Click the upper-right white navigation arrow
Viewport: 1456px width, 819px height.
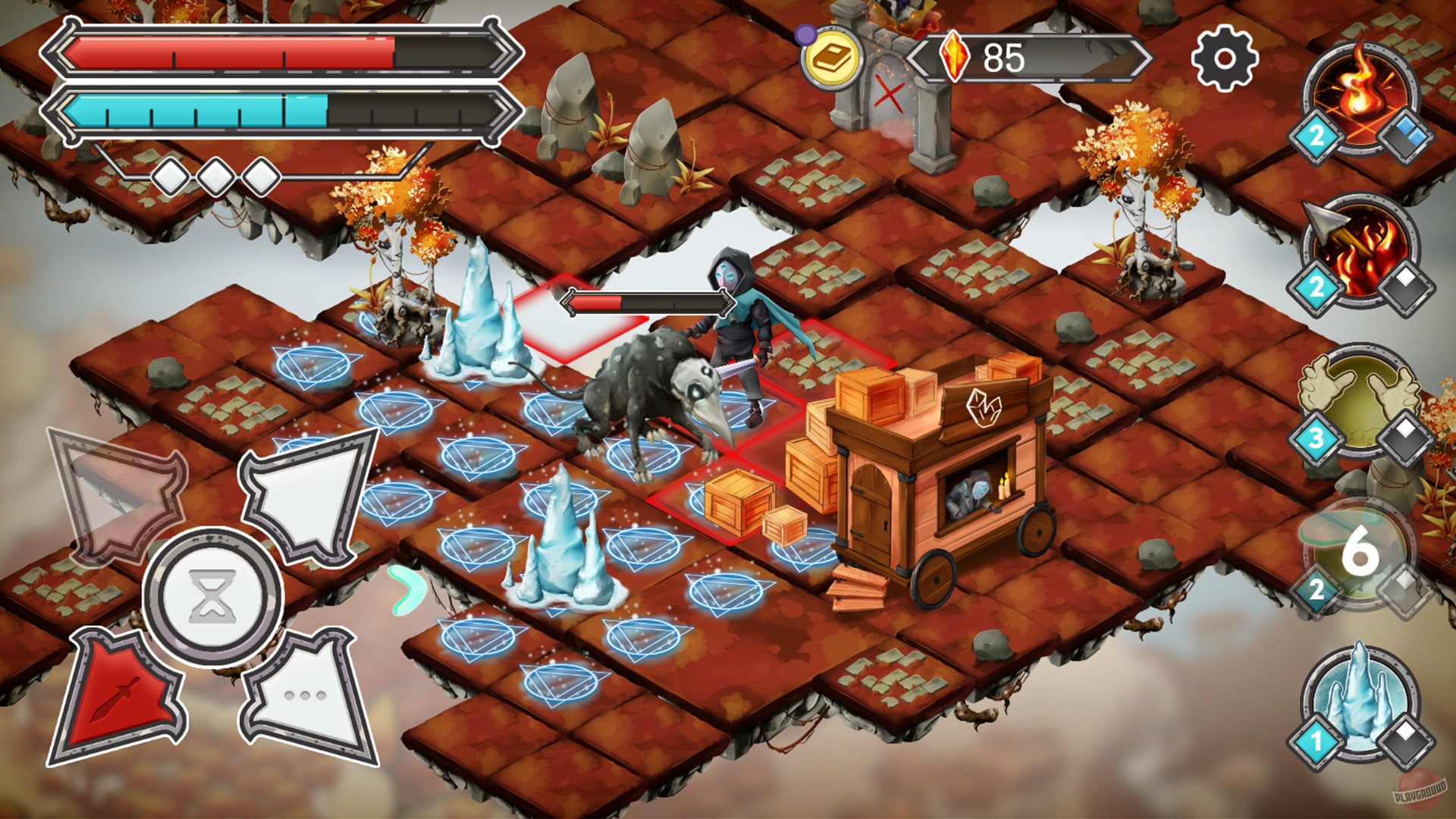click(x=303, y=497)
